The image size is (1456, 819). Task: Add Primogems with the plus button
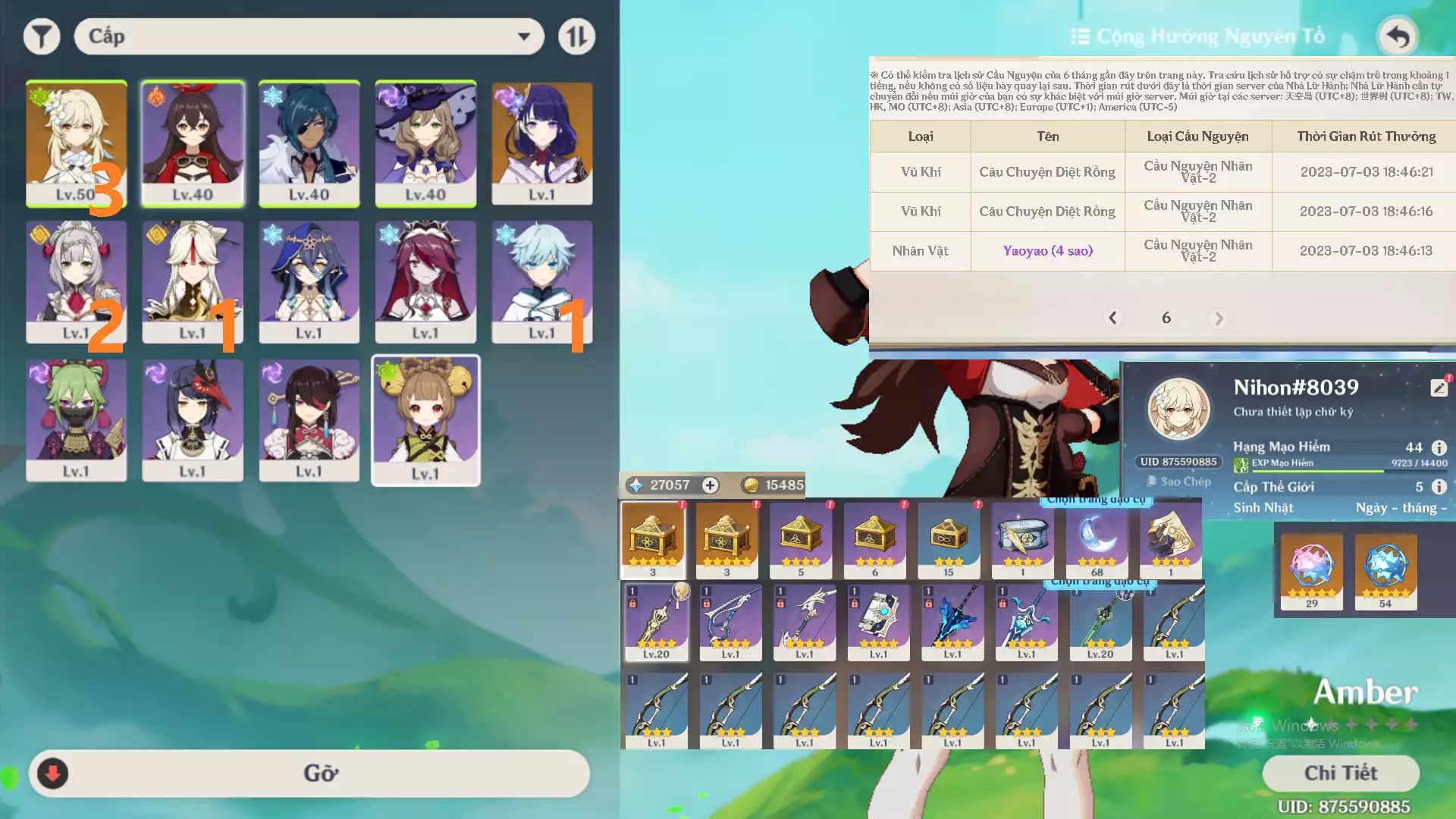pos(710,485)
